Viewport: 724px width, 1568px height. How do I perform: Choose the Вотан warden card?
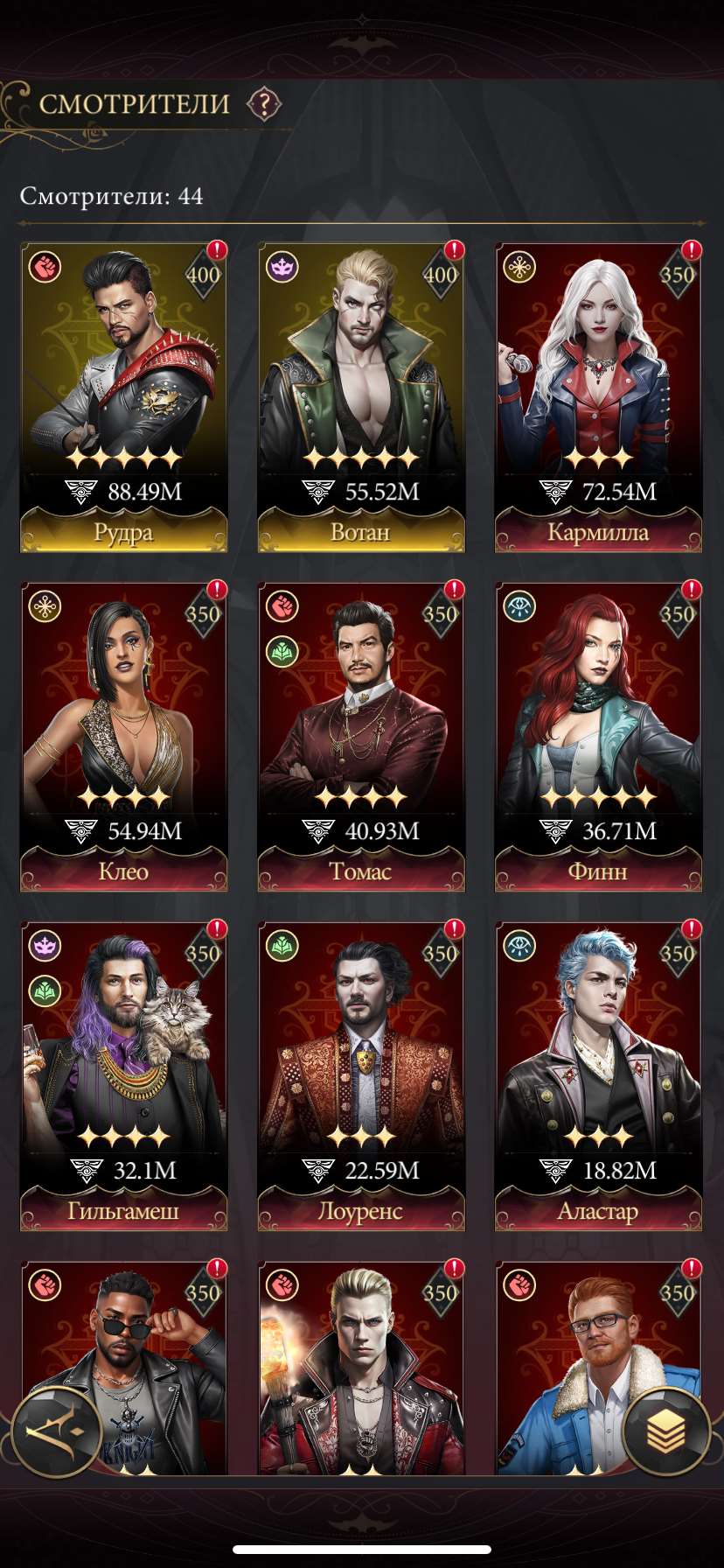[x=361, y=397]
